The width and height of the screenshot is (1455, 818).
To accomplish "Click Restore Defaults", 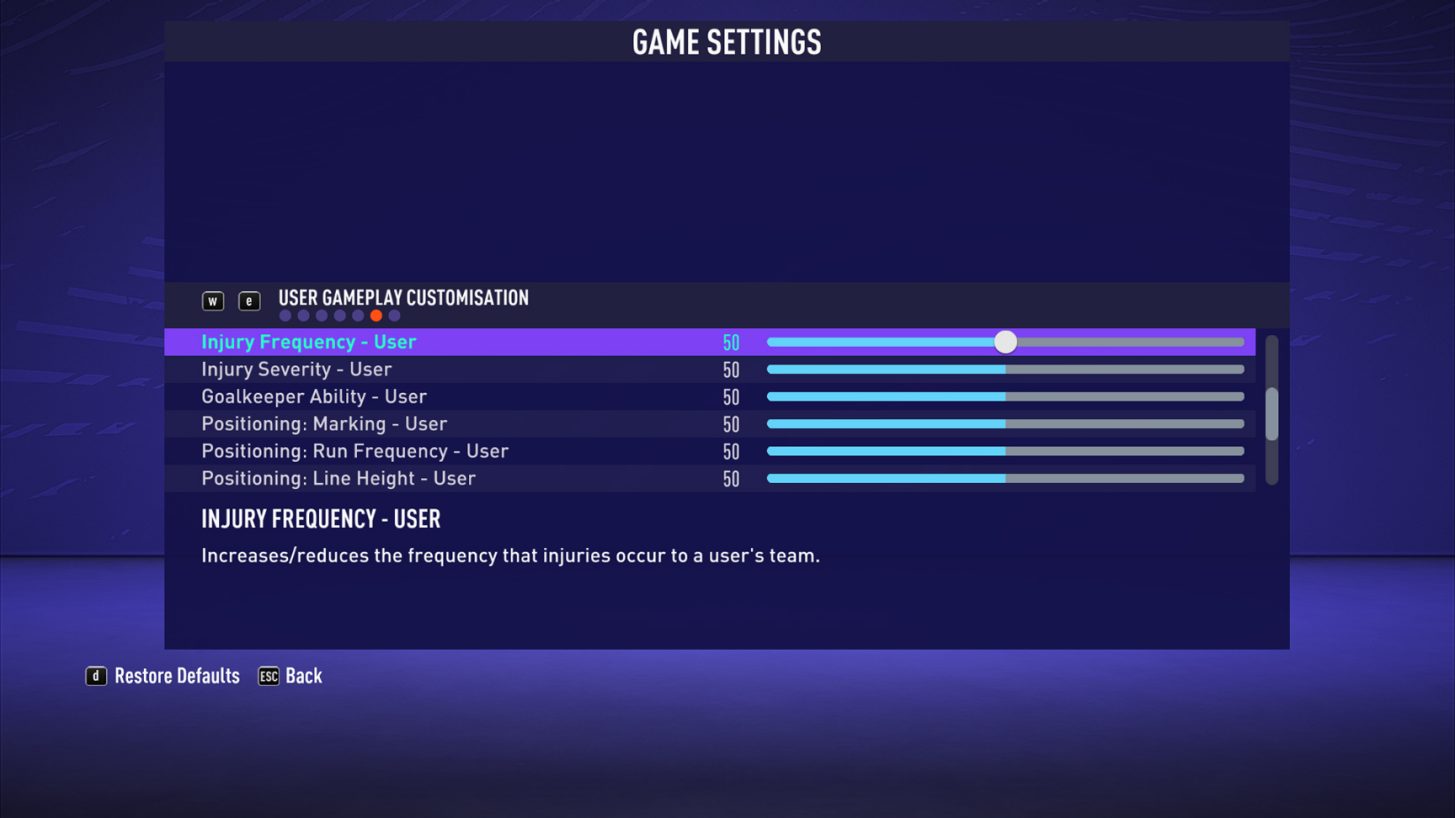I will (175, 676).
